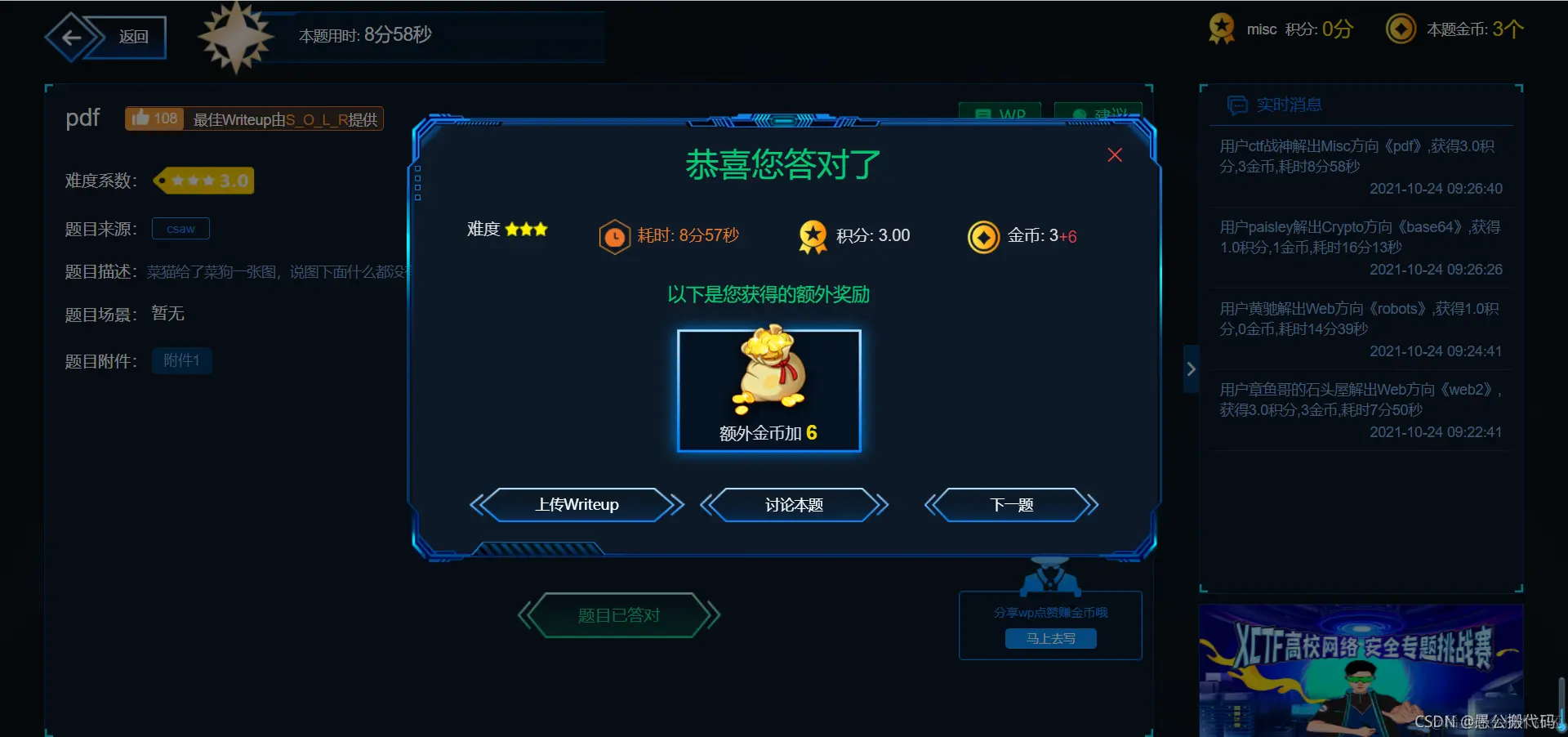Click the speech icon on the 建议 button
Viewport: 1568px width, 737px height.
click(x=1079, y=114)
